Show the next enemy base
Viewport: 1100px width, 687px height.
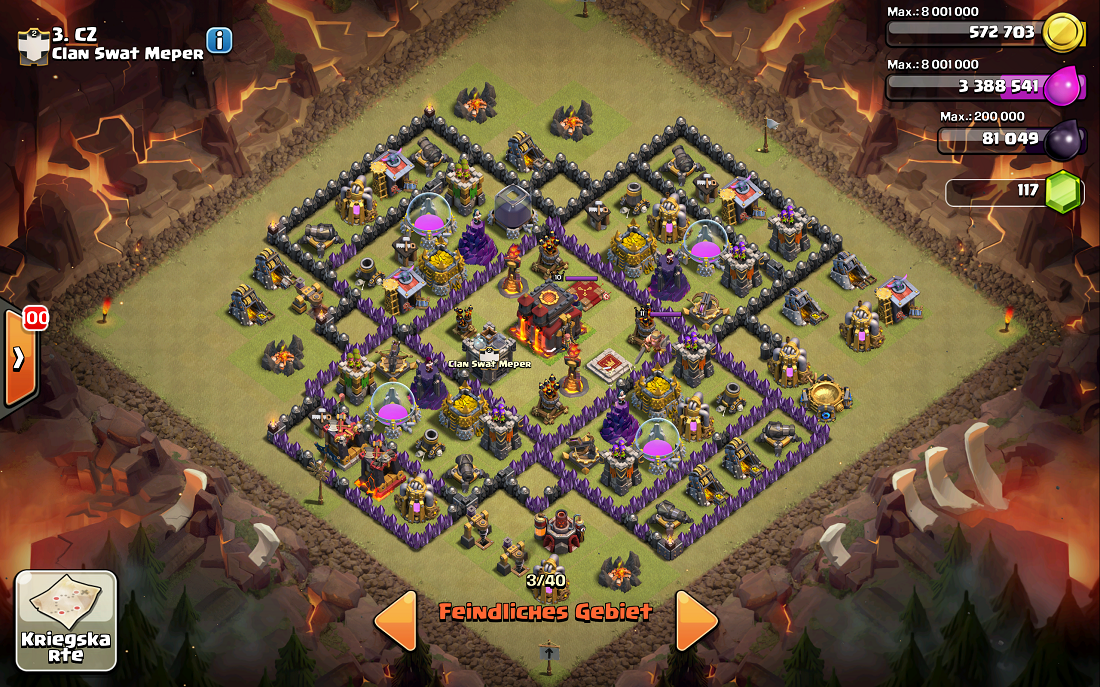(x=696, y=621)
